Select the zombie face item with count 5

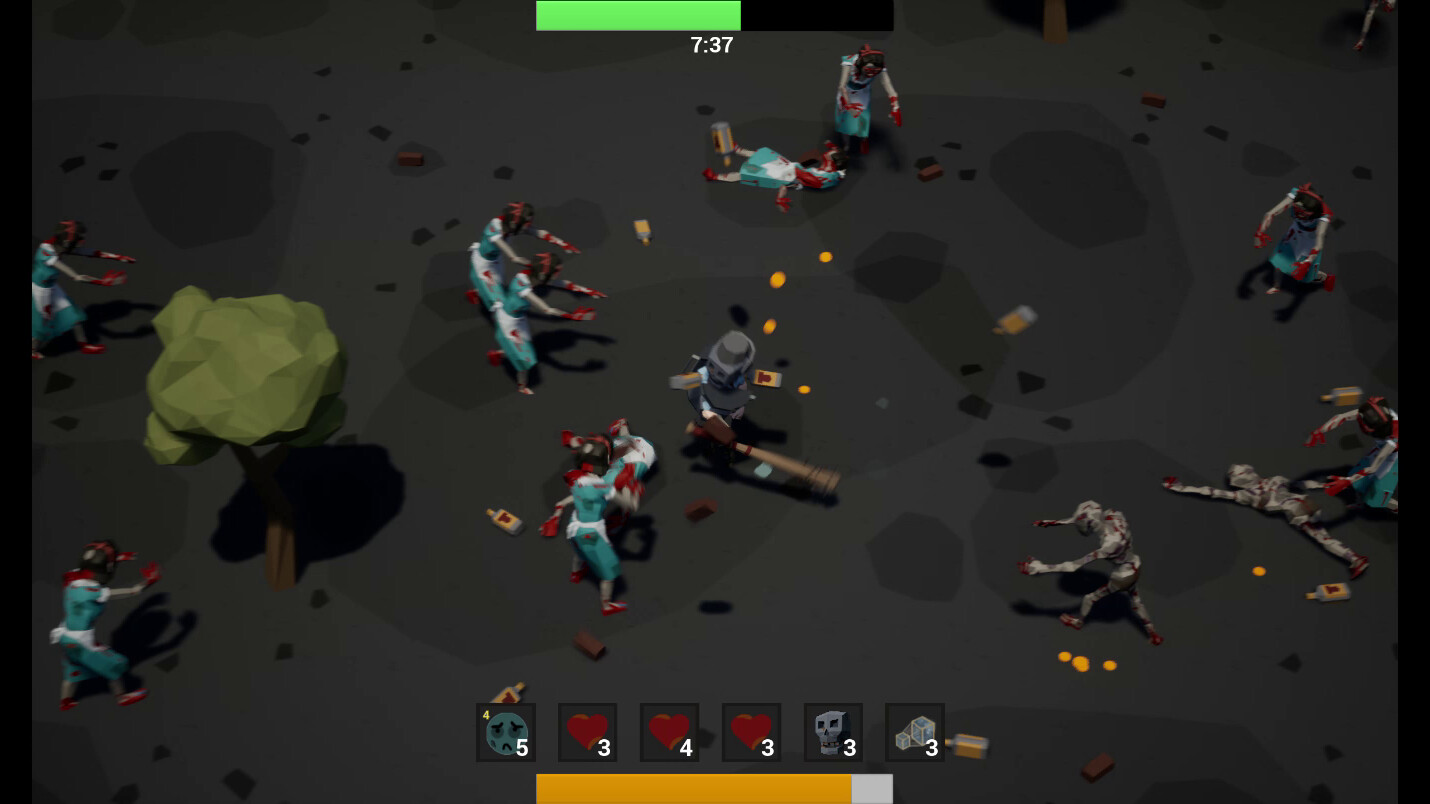click(505, 732)
